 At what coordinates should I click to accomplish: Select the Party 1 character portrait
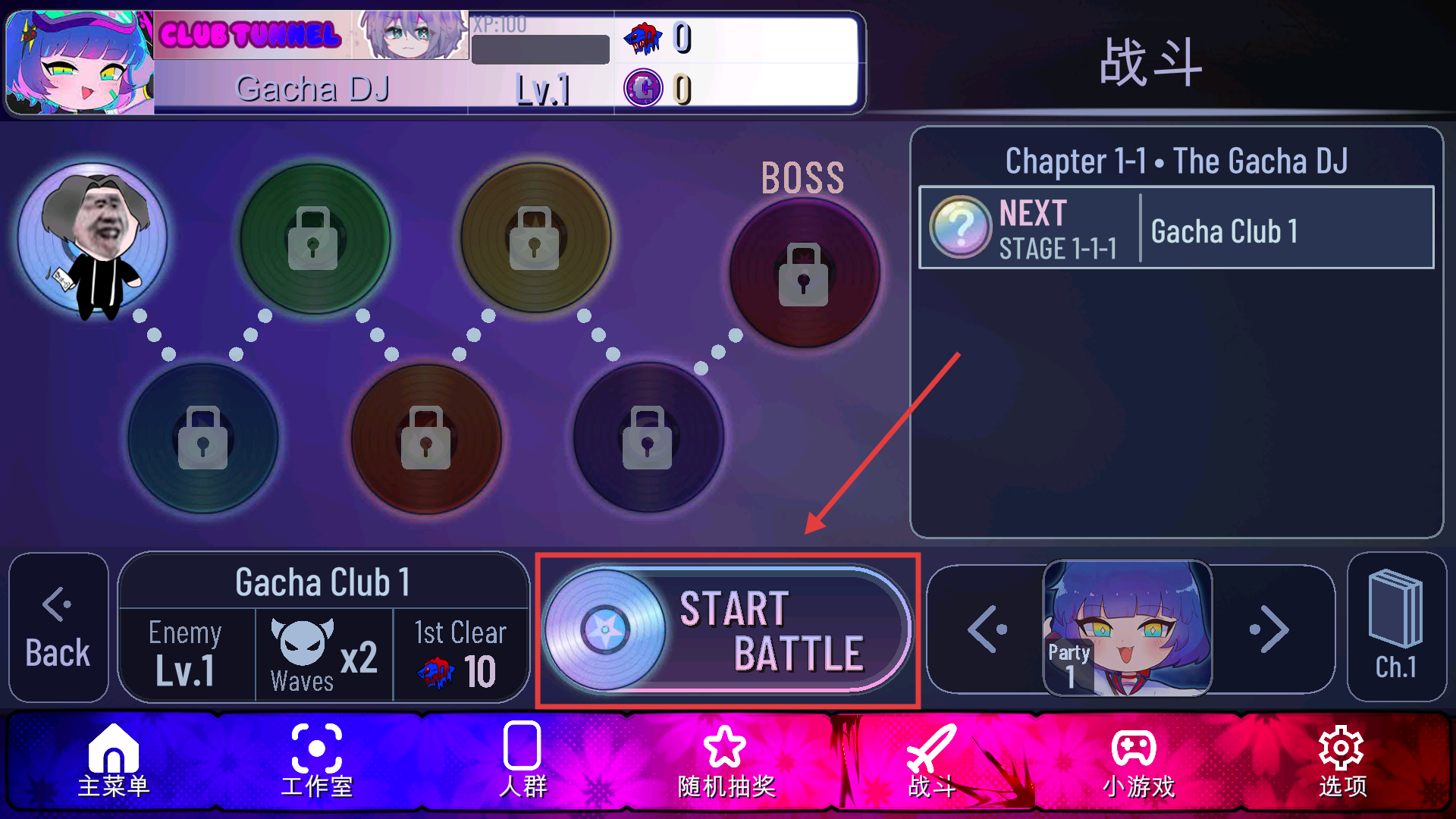tap(1128, 628)
